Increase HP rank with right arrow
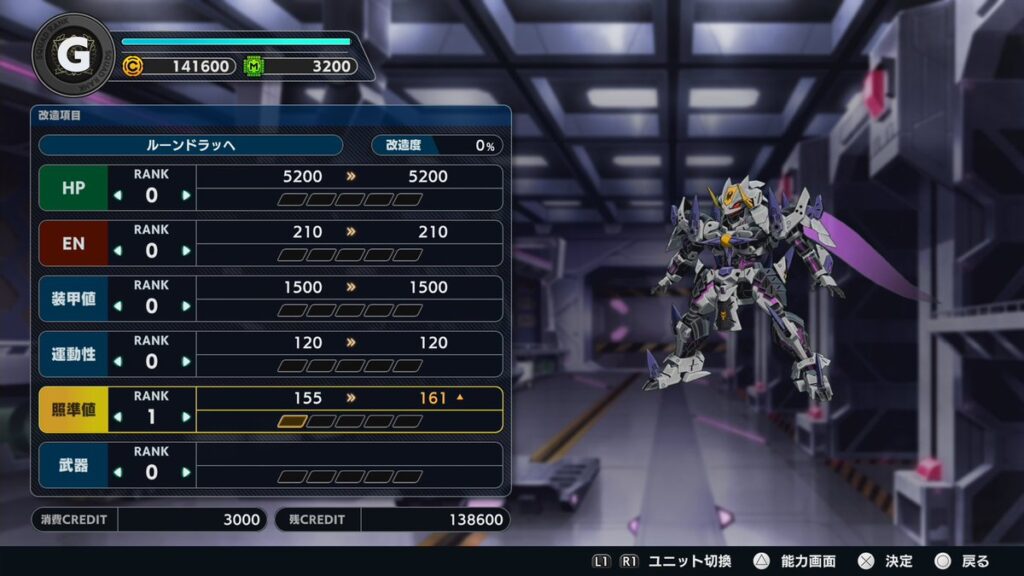 (x=186, y=195)
